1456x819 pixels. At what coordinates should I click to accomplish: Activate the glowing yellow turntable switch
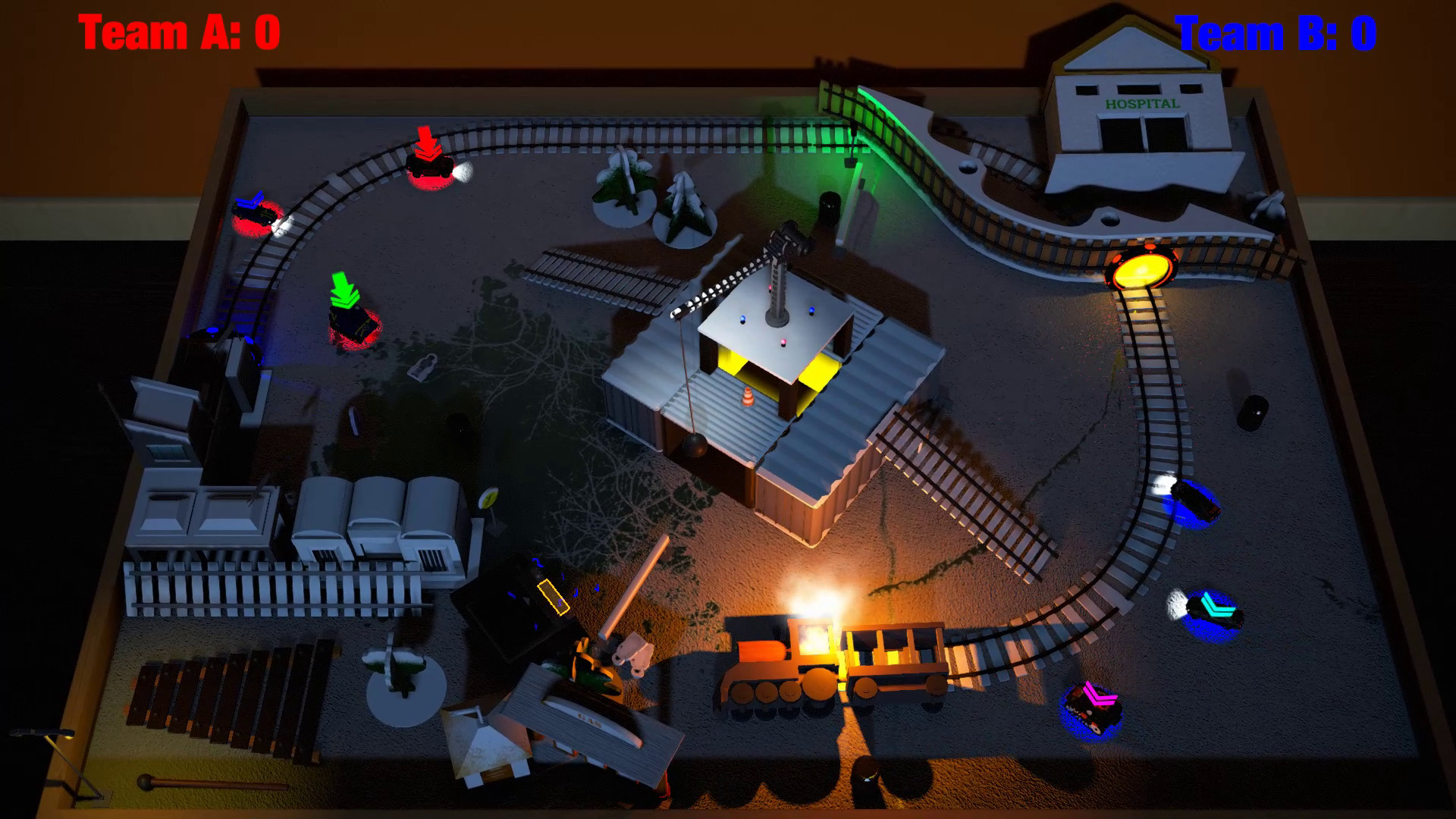point(1141,269)
